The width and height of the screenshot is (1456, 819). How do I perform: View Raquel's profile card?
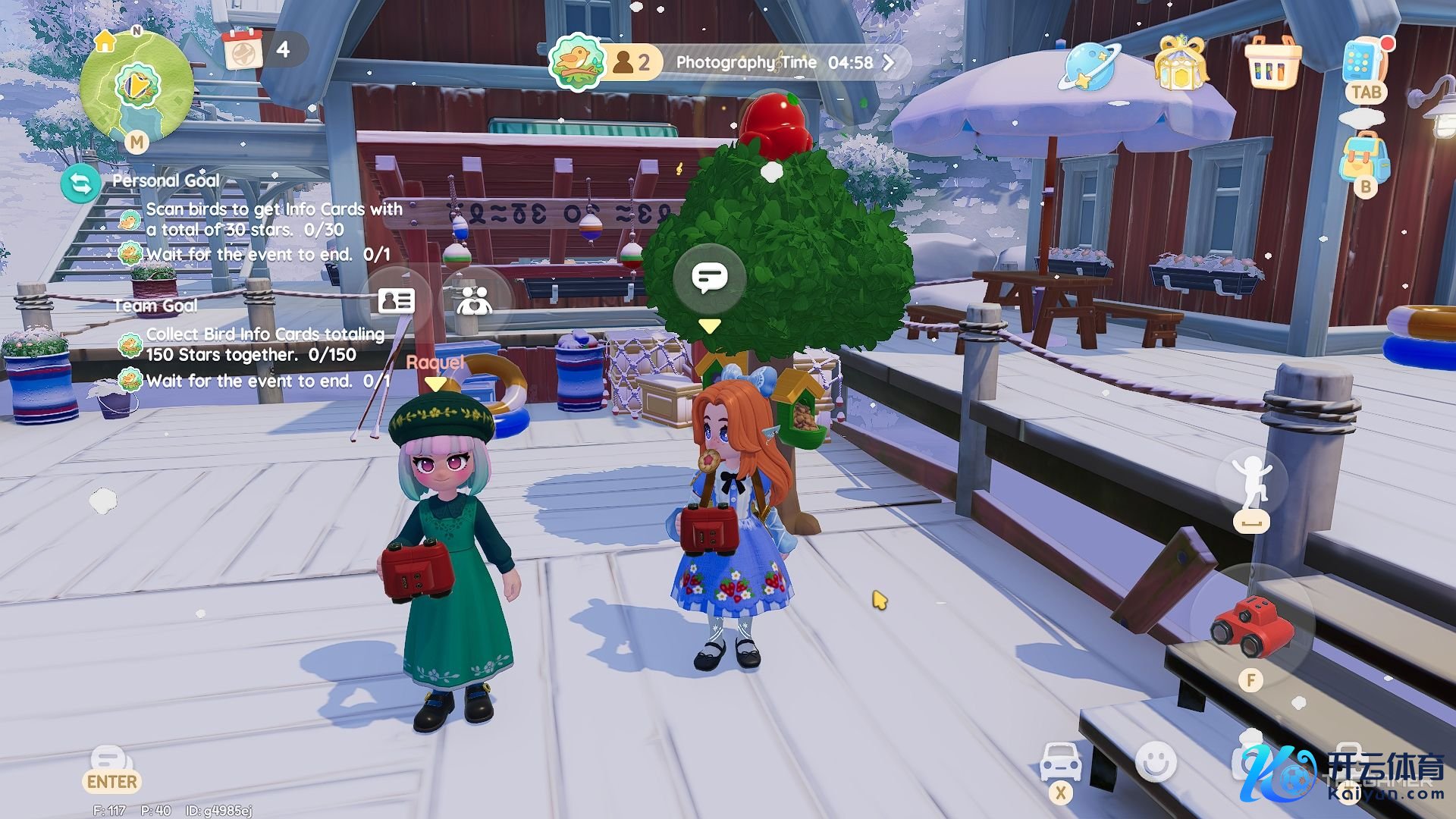coord(396,302)
